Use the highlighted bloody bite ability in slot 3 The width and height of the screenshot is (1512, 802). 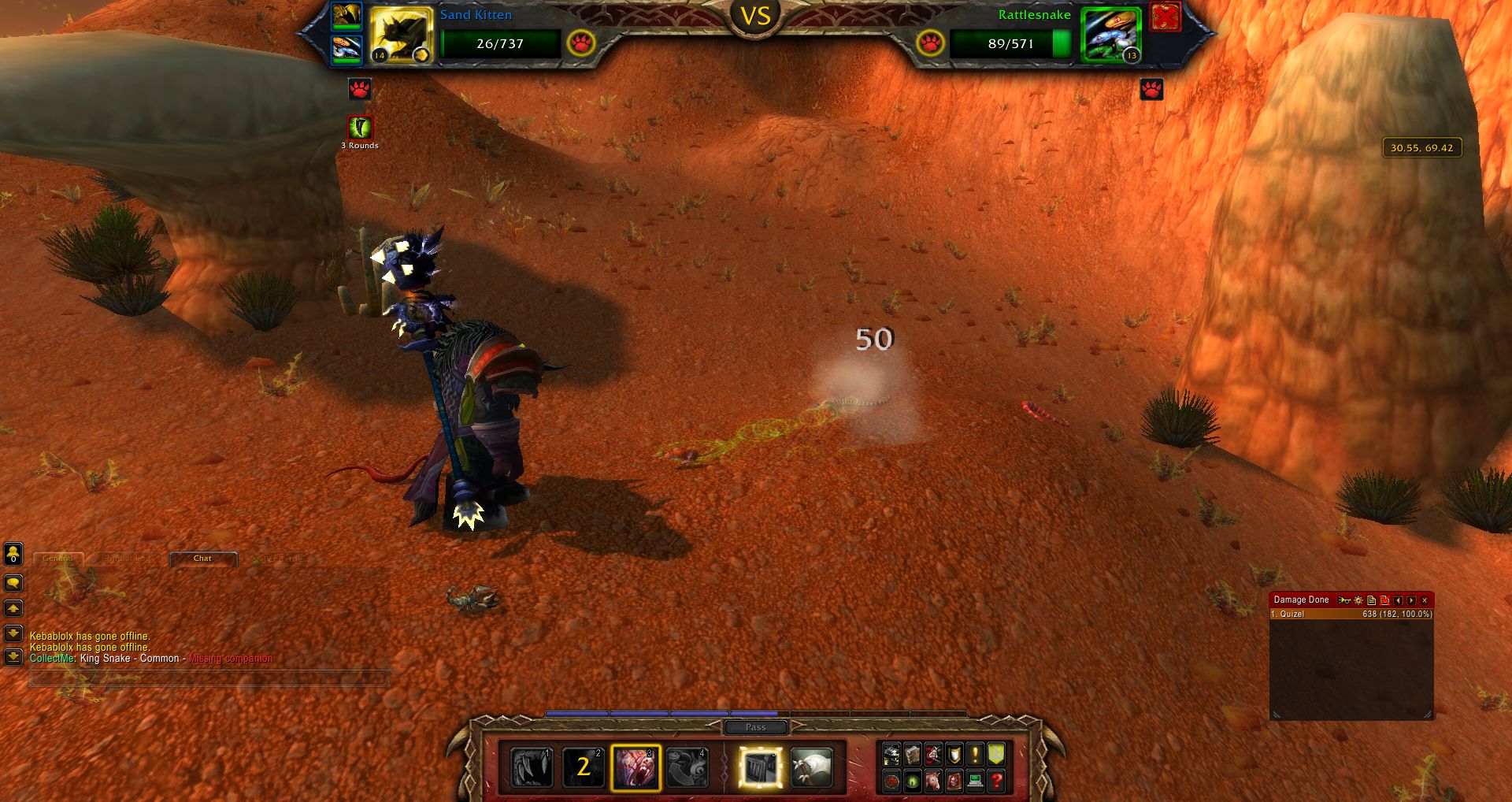636,767
